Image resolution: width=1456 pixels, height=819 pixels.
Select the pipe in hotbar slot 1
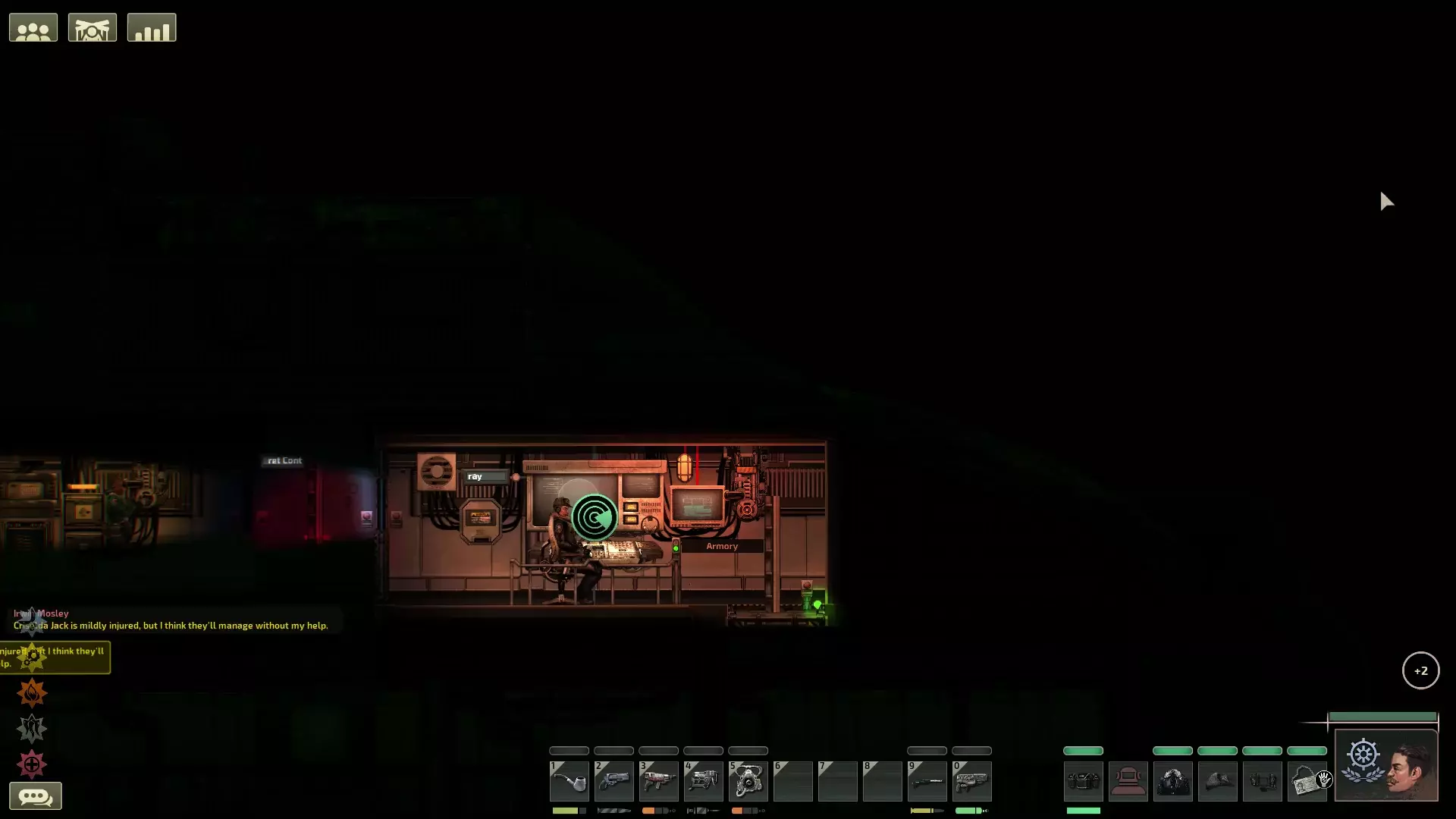pos(570,781)
